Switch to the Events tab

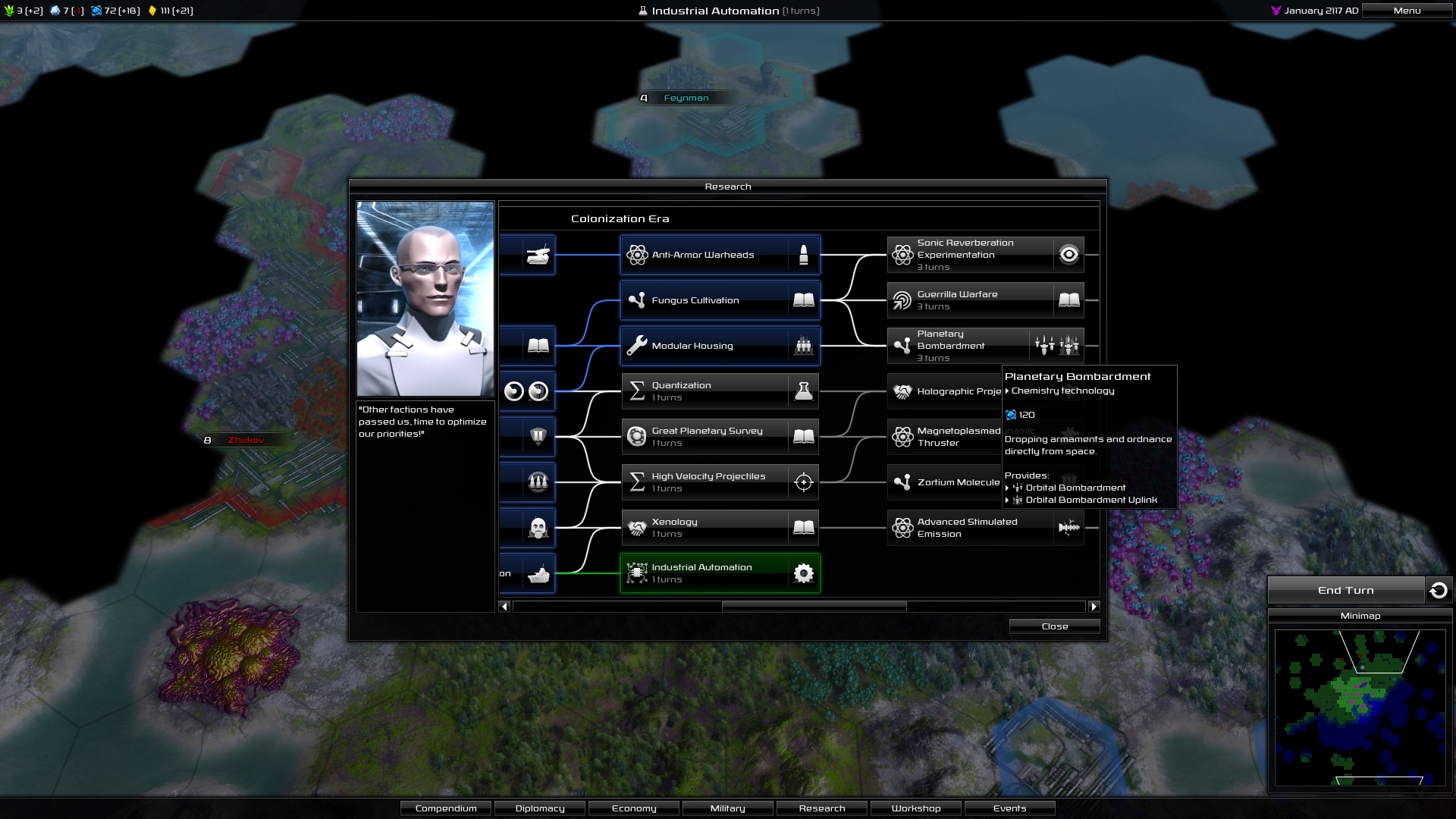[x=1009, y=808]
